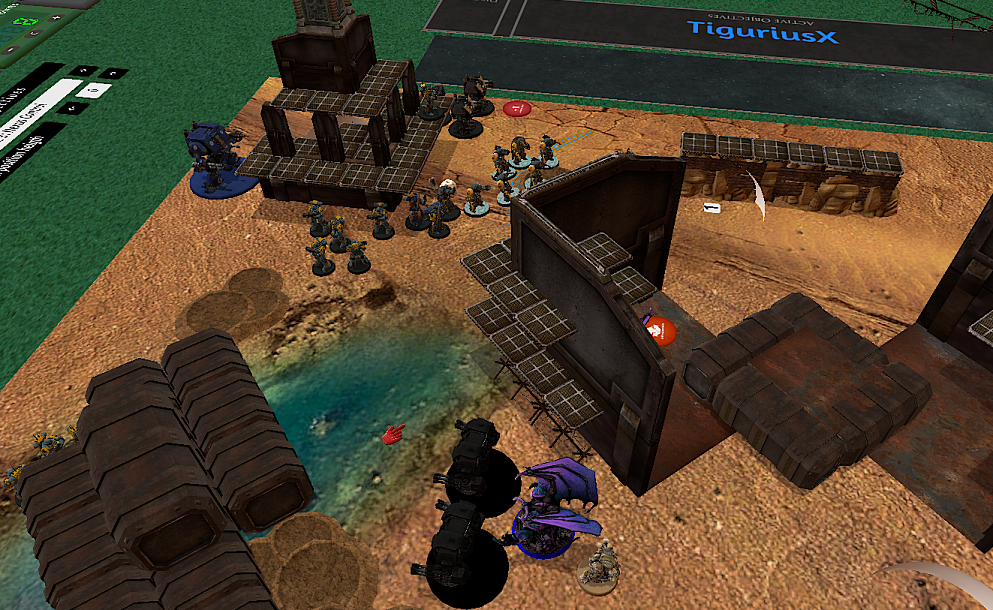Click the white counter tile showing 0

coord(94,90)
